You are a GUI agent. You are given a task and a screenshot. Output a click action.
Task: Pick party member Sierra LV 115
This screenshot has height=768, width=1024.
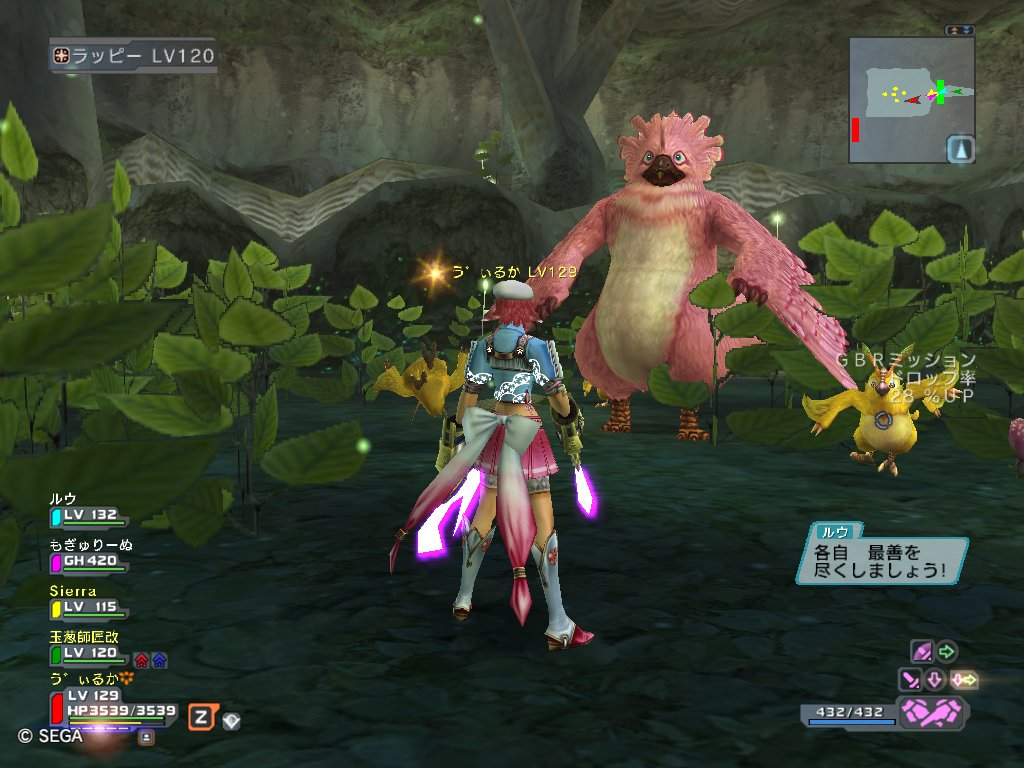coord(88,607)
